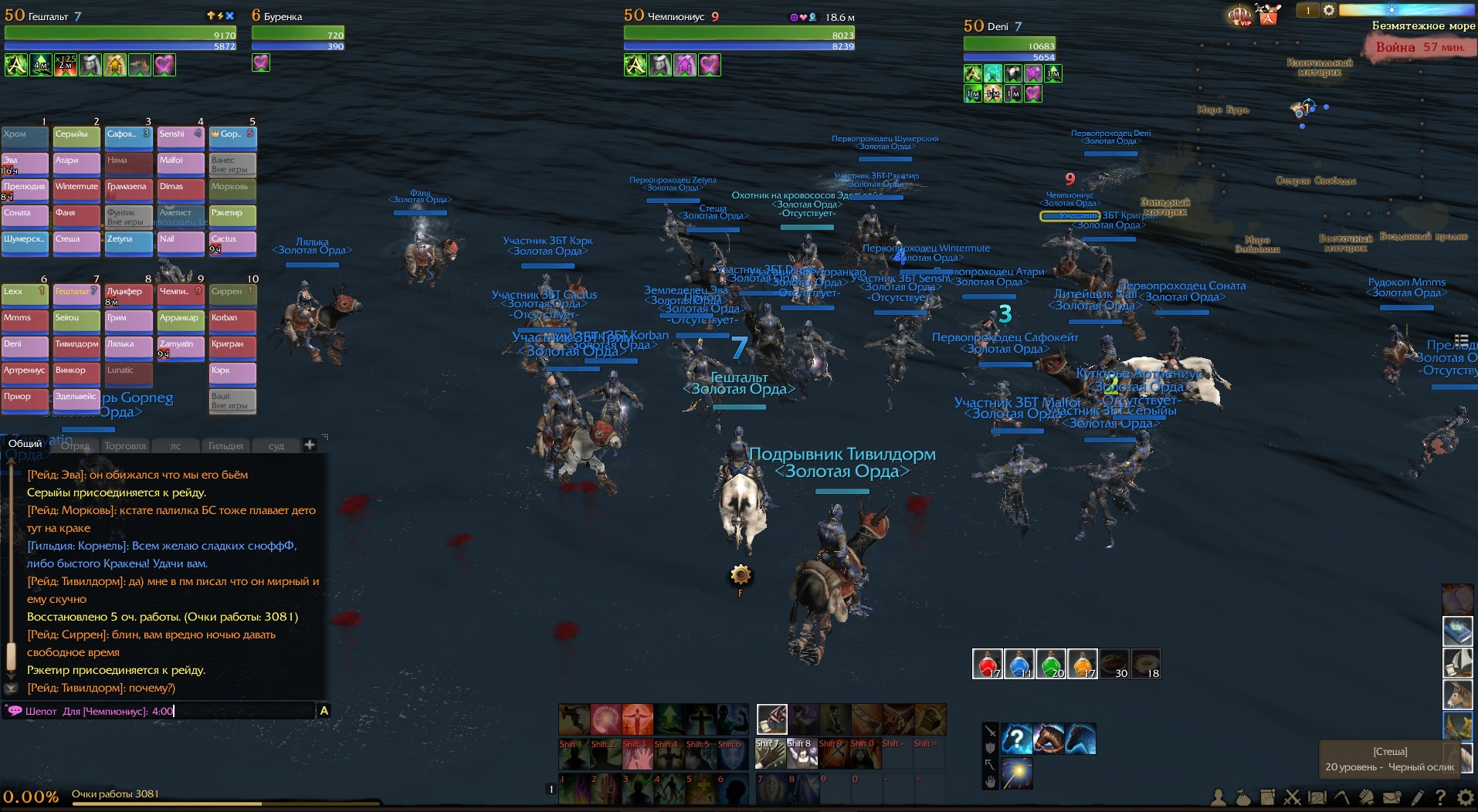
Task: Open the settings gear in the bottom menu bar
Action: click(x=1465, y=797)
